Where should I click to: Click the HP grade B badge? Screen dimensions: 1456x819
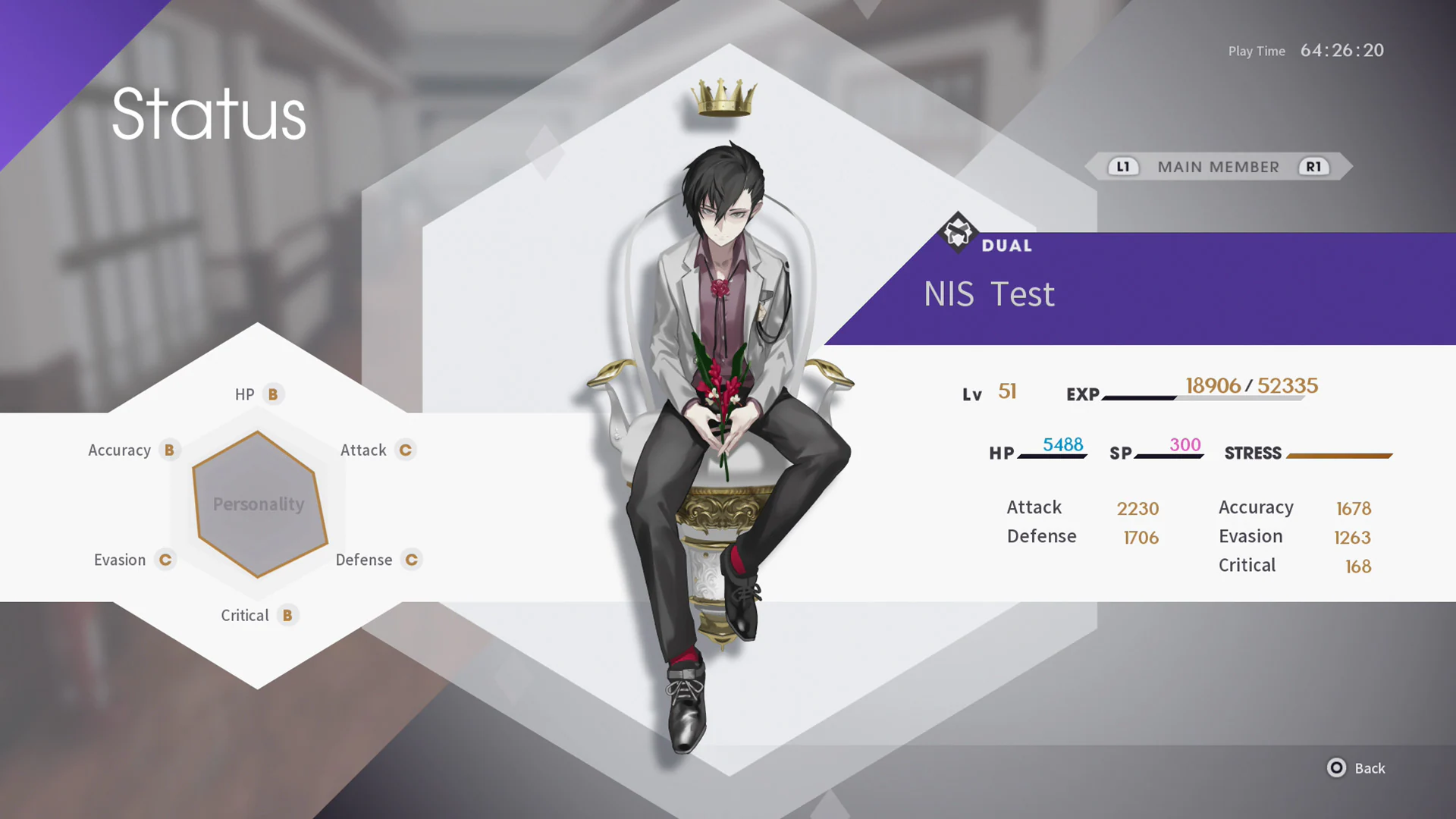(271, 394)
